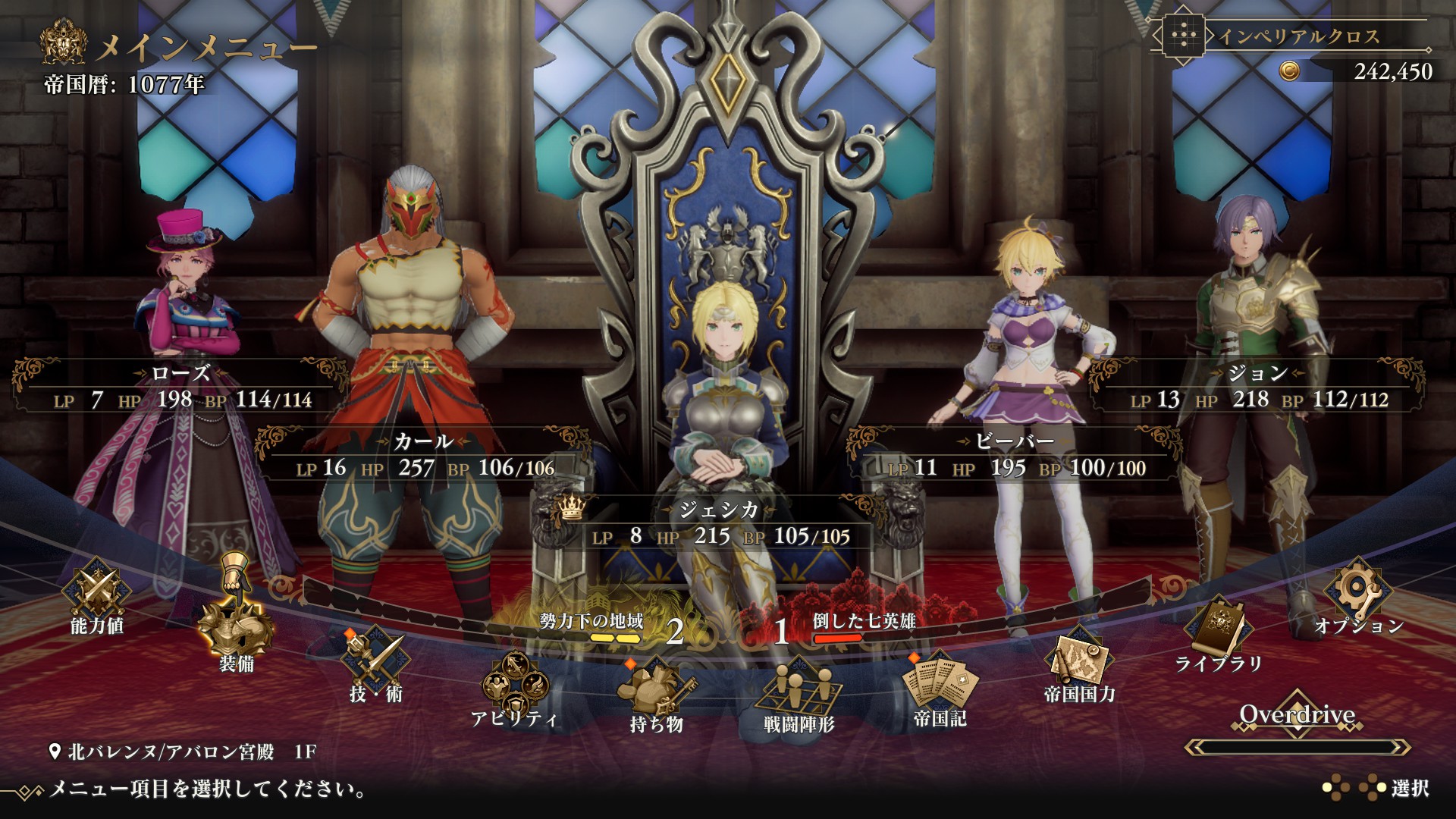Select party member カール status panel

(425, 456)
